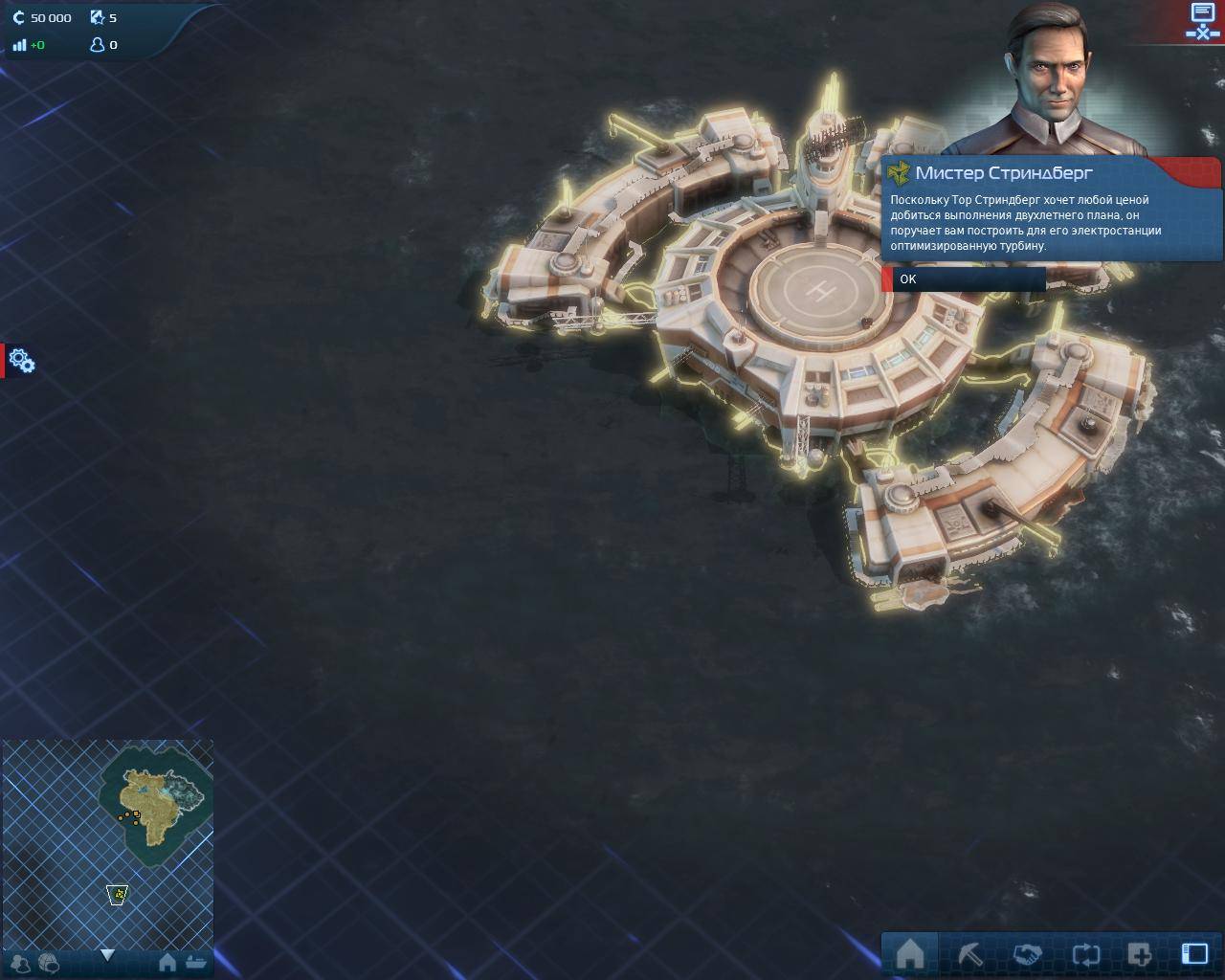
Task: Open the minimap globe chat filter
Action: pos(48,963)
